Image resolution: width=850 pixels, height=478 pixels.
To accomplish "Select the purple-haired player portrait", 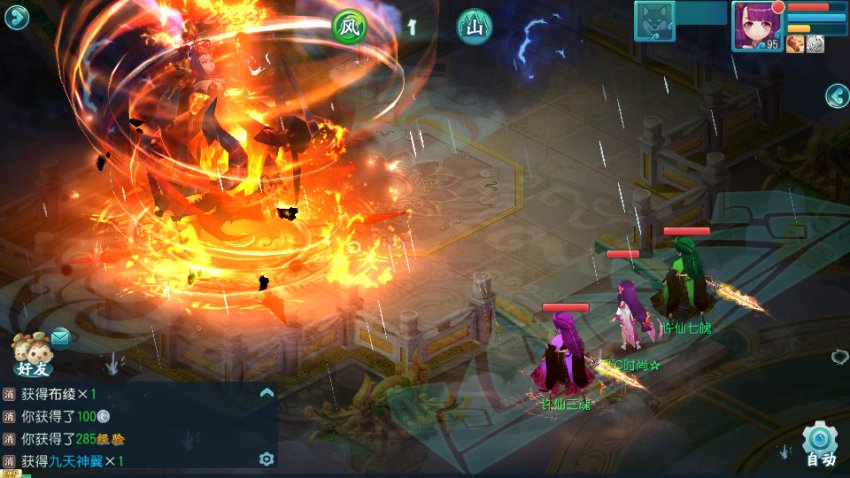I will point(757,24).
